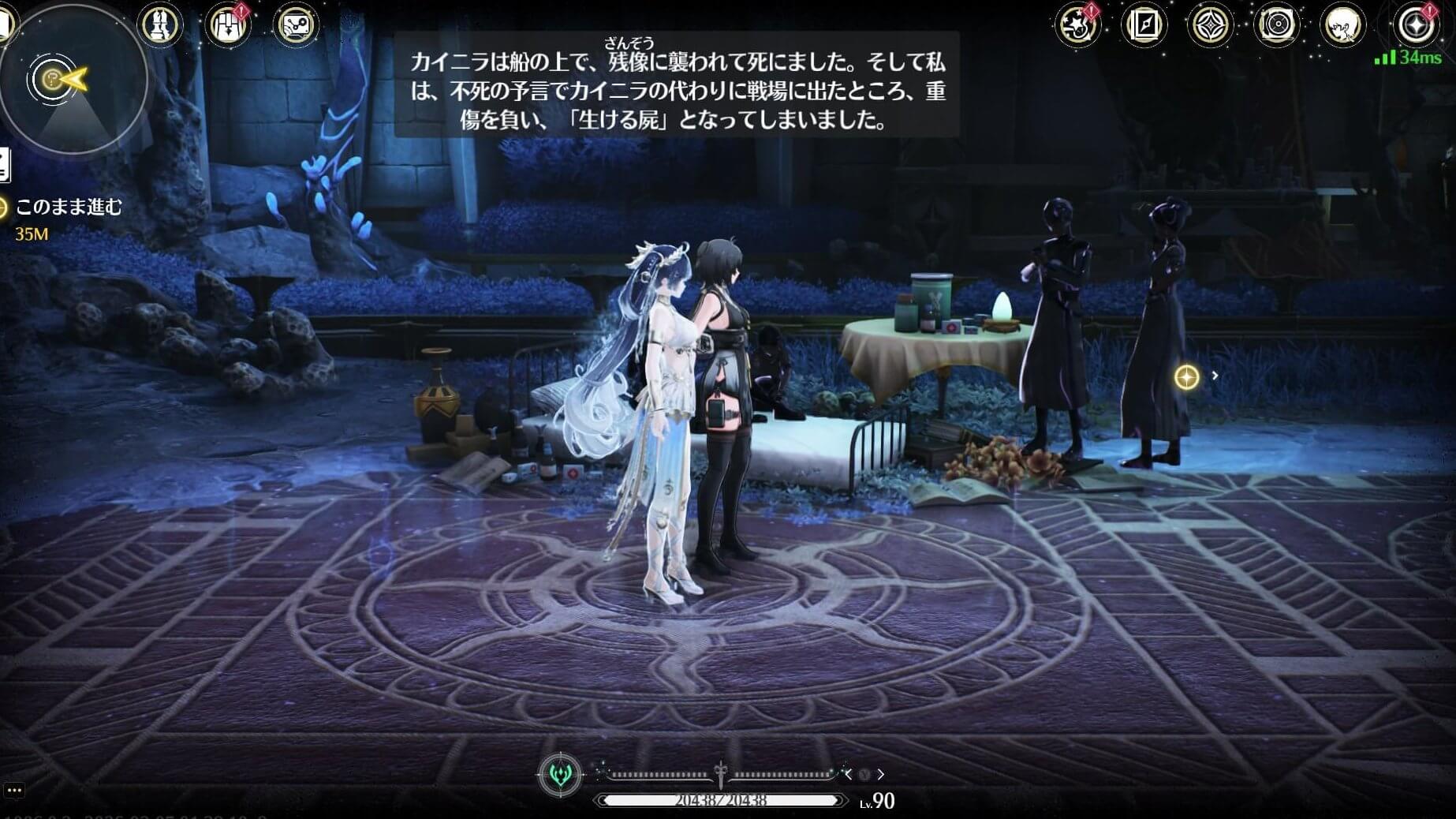This screenshot has width=1456, height=819.
Task: Click the left arrow beside the gauge
Action: 848,775
